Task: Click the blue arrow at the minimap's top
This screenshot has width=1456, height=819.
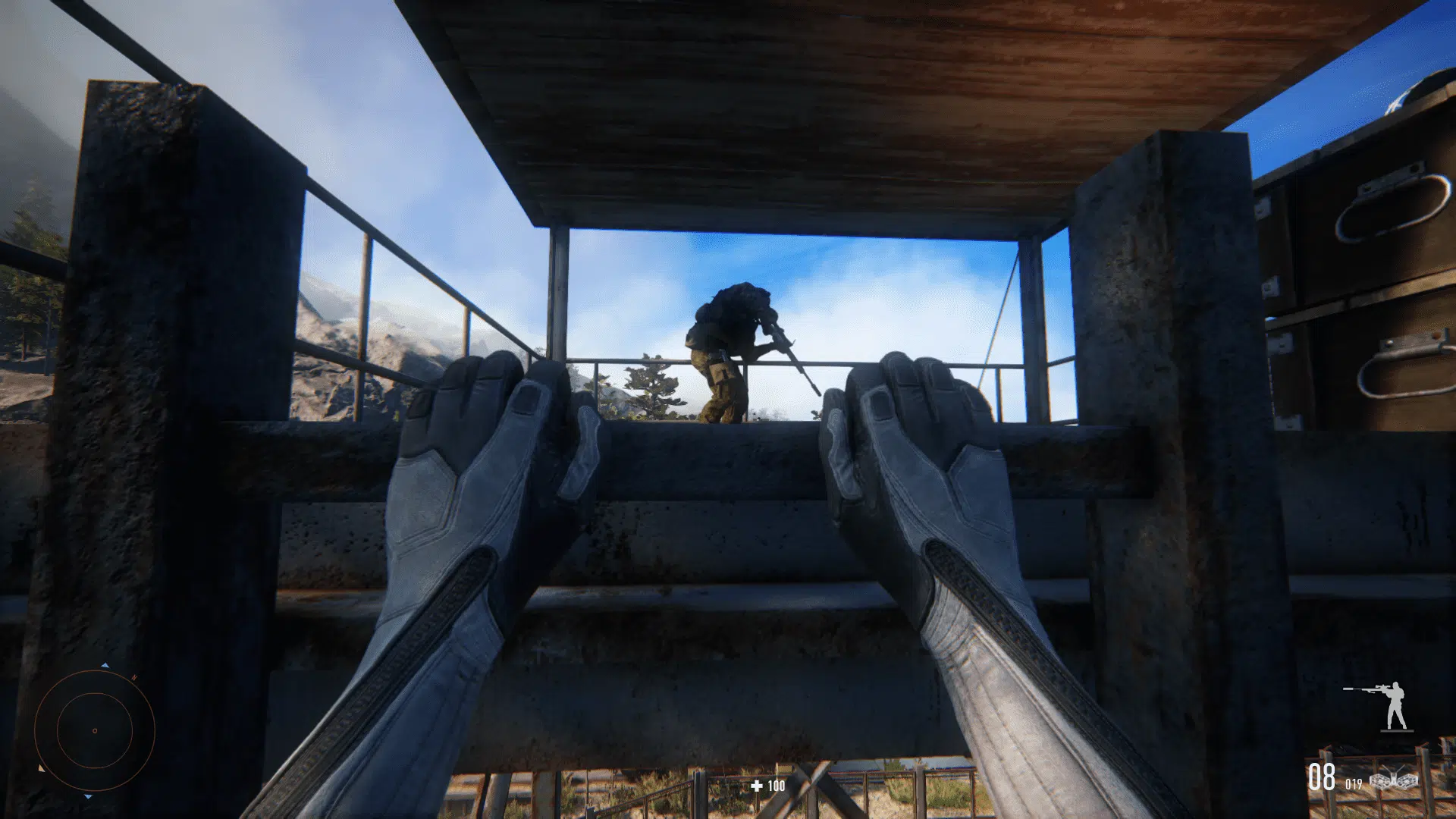Action: [105, 666]
